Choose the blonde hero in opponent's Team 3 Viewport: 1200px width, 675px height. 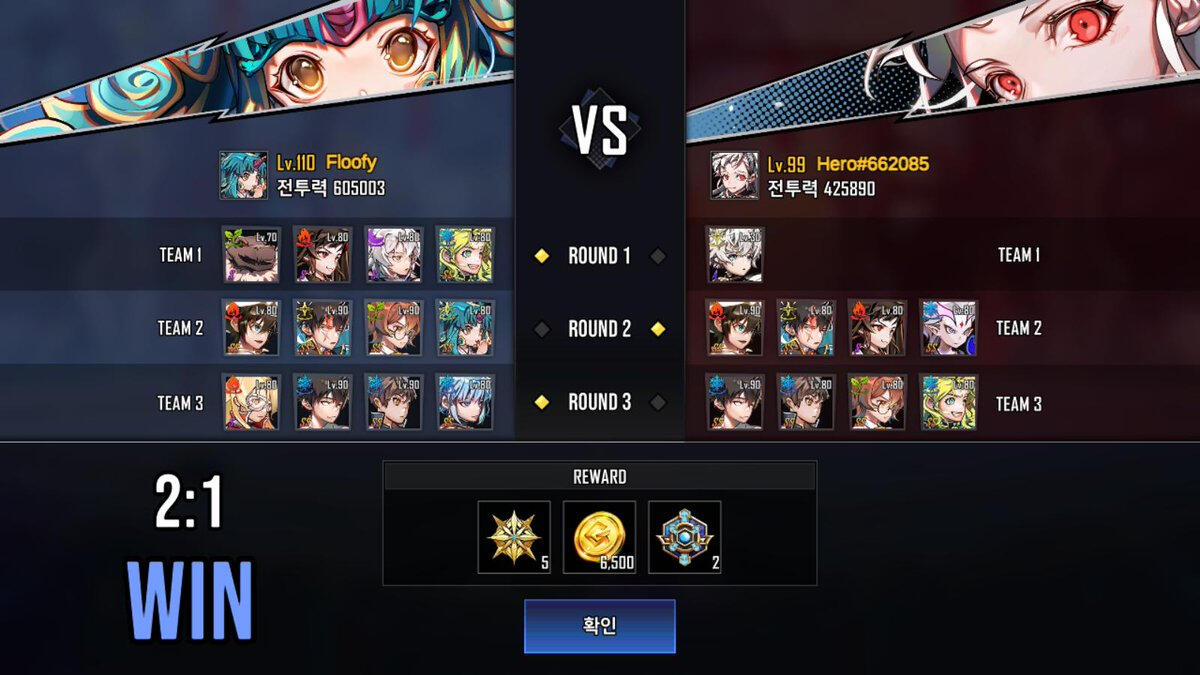pos(948,402)
